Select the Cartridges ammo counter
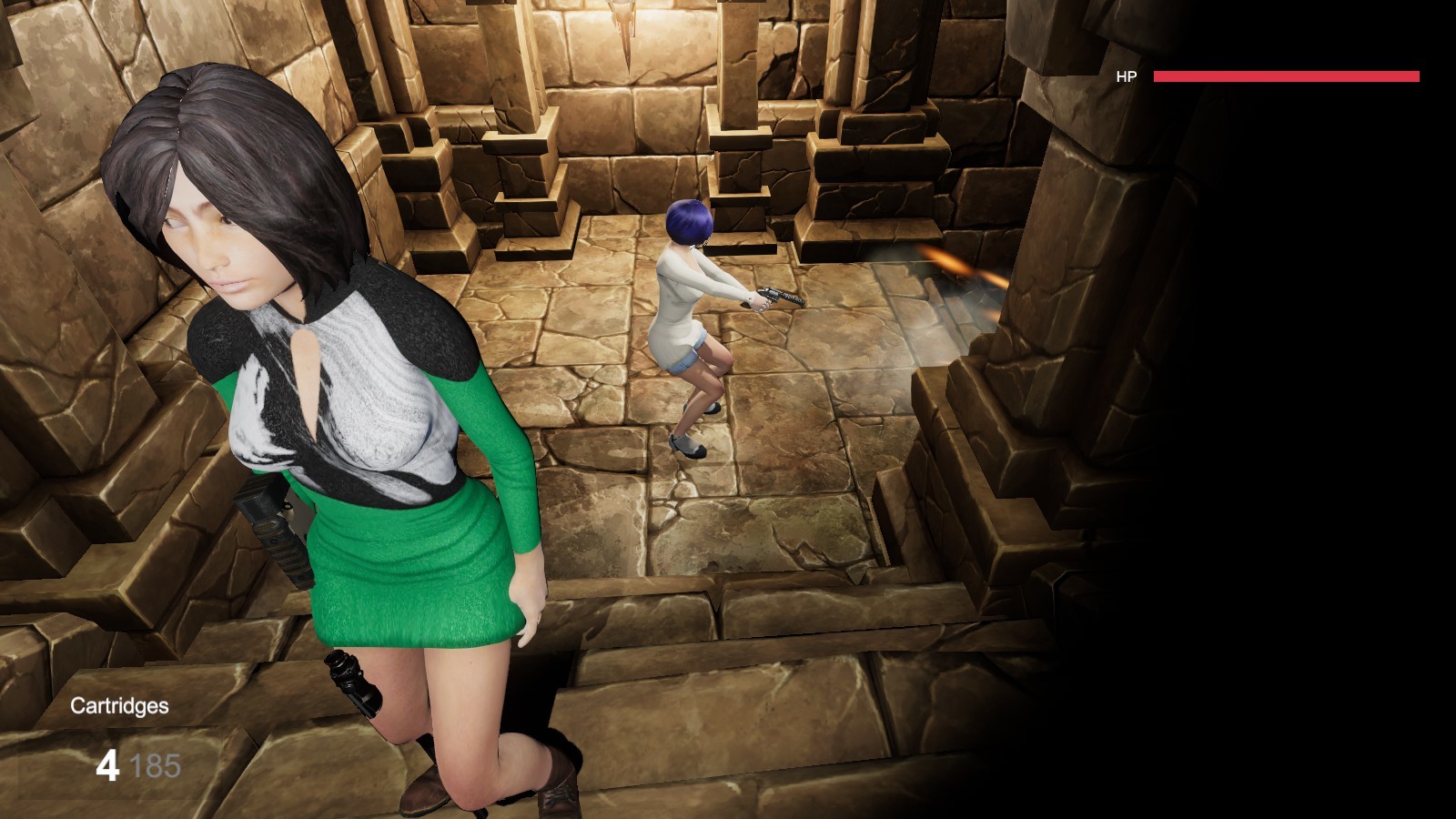 point(119,705)
